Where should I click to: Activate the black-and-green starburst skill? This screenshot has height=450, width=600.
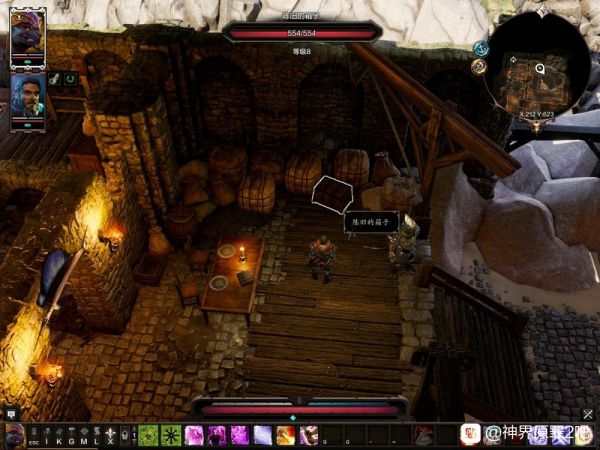[170, 435]
